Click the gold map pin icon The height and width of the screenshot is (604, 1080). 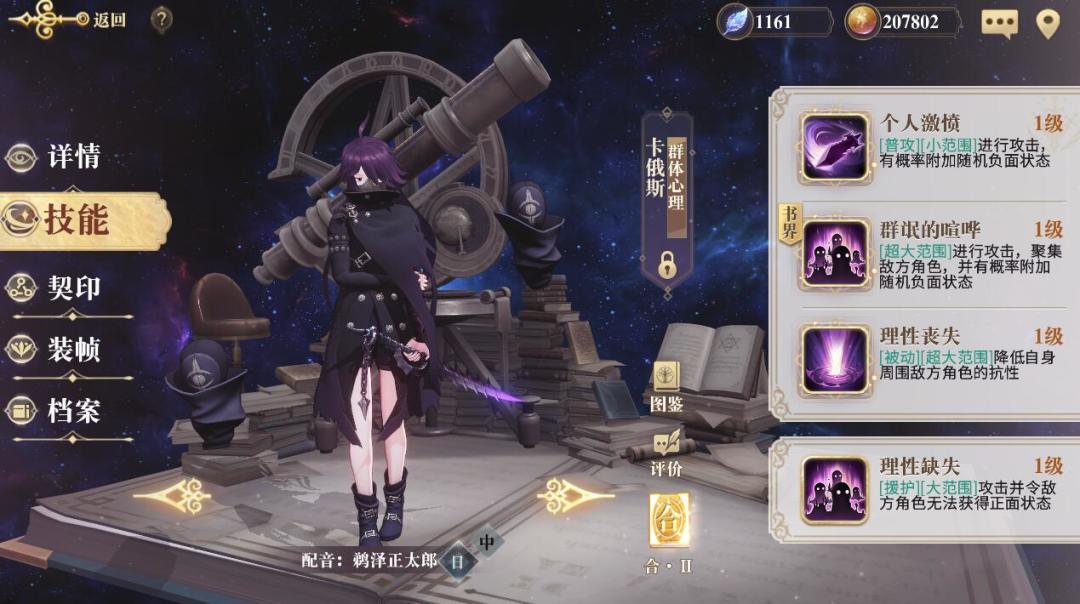click(x=1047, y=22)
